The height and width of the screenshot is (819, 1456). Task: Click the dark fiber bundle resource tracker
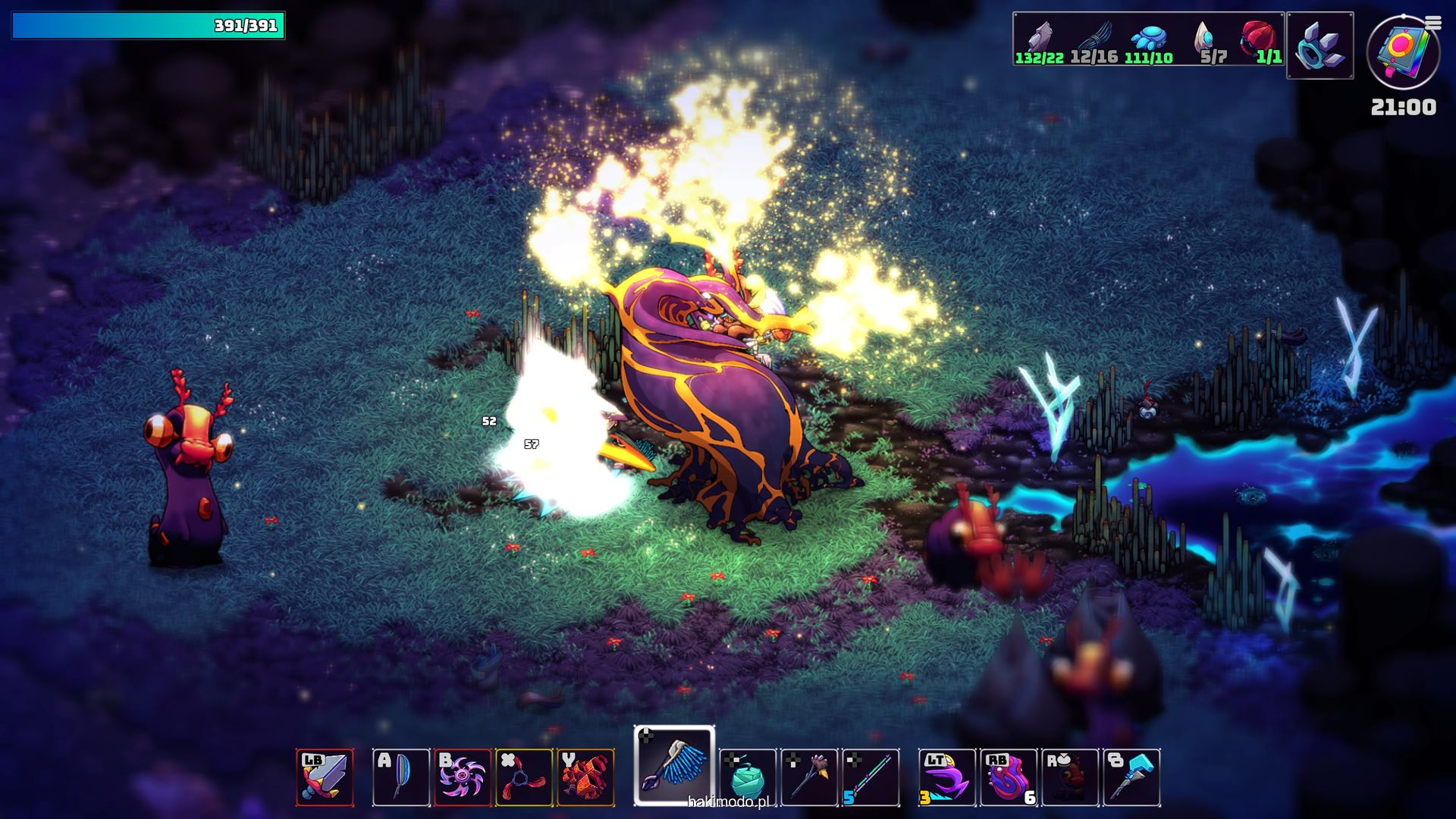[x=1094, y=39]
